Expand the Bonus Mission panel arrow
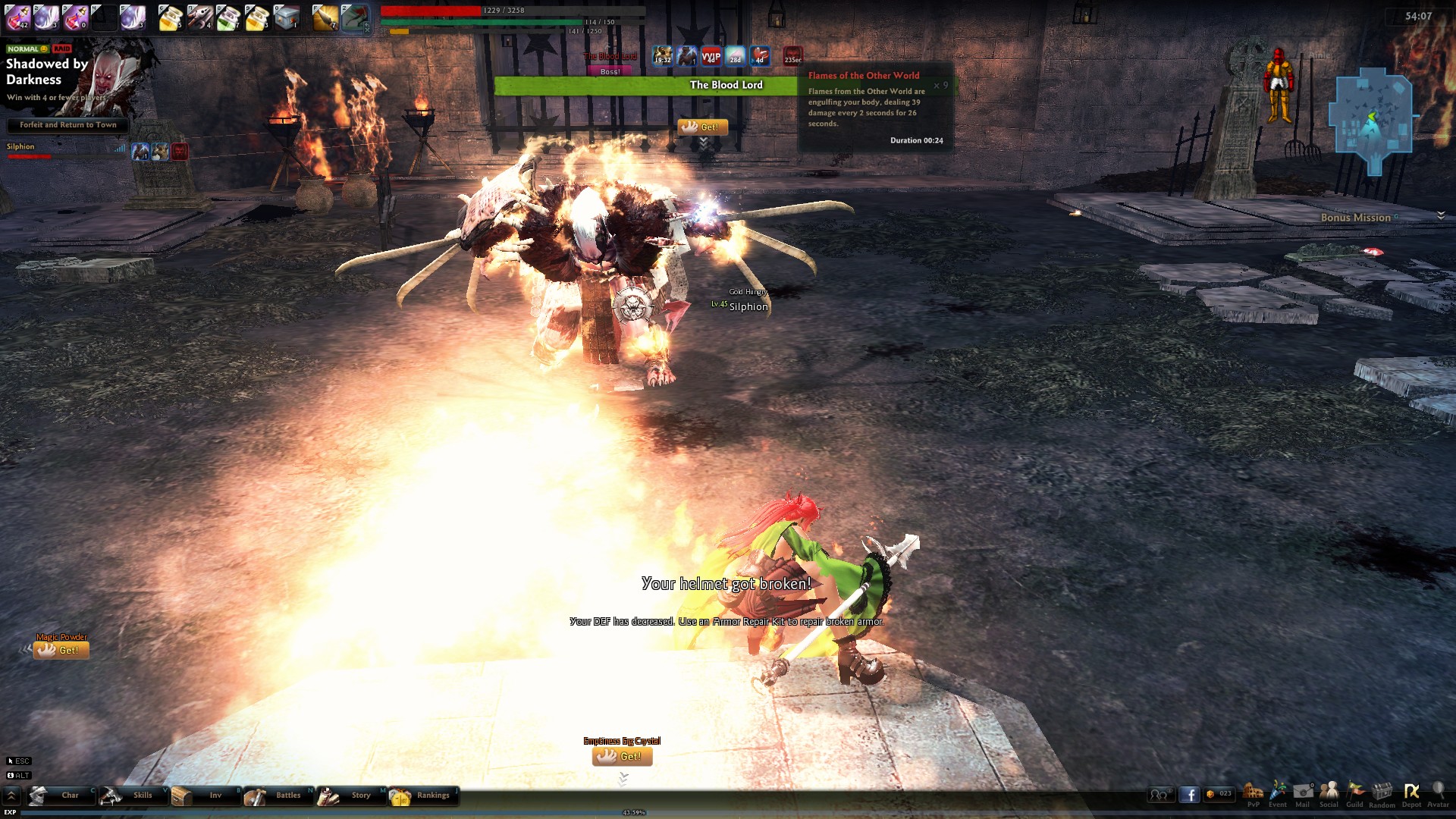The width and height of the screenshot is (1456, 819). click(x=1441, y=216)
